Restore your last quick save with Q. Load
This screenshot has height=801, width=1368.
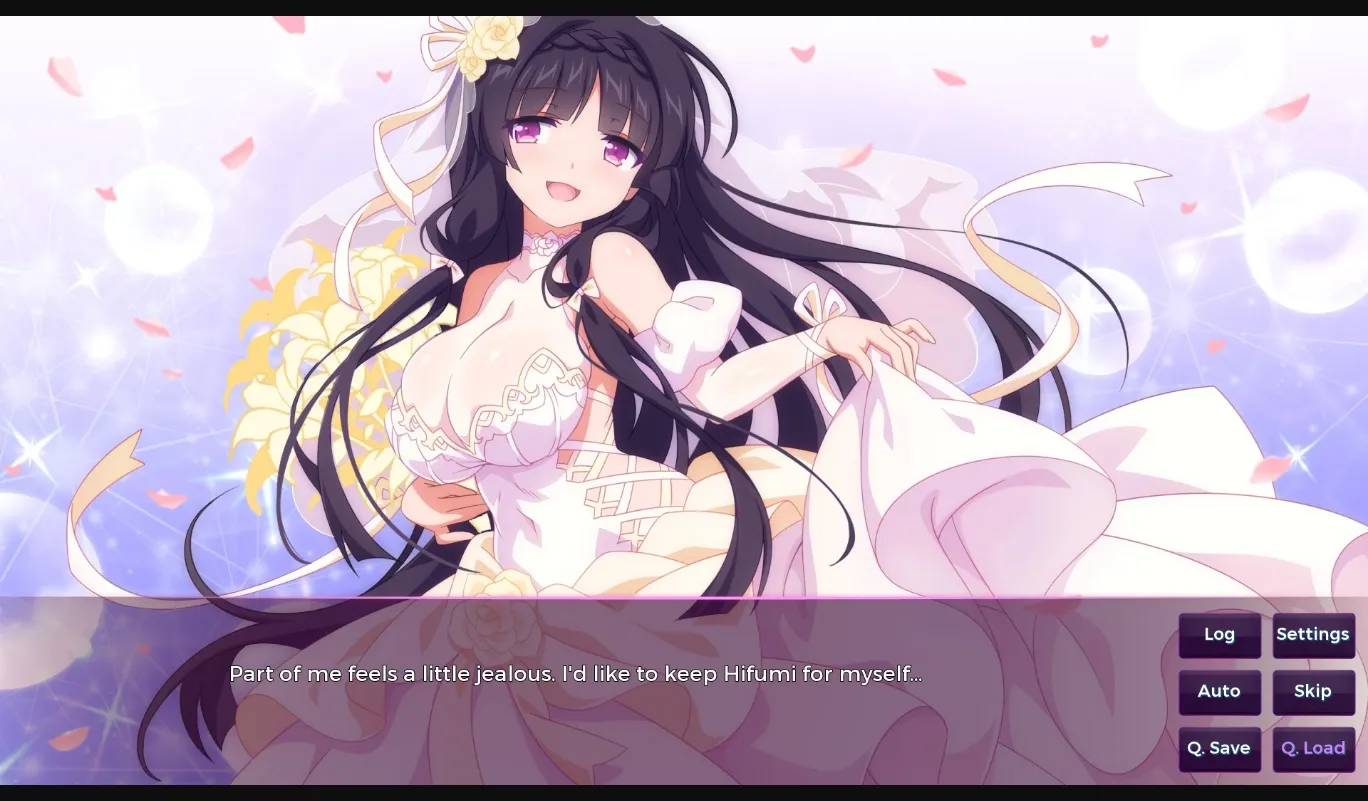(1313, 748)
